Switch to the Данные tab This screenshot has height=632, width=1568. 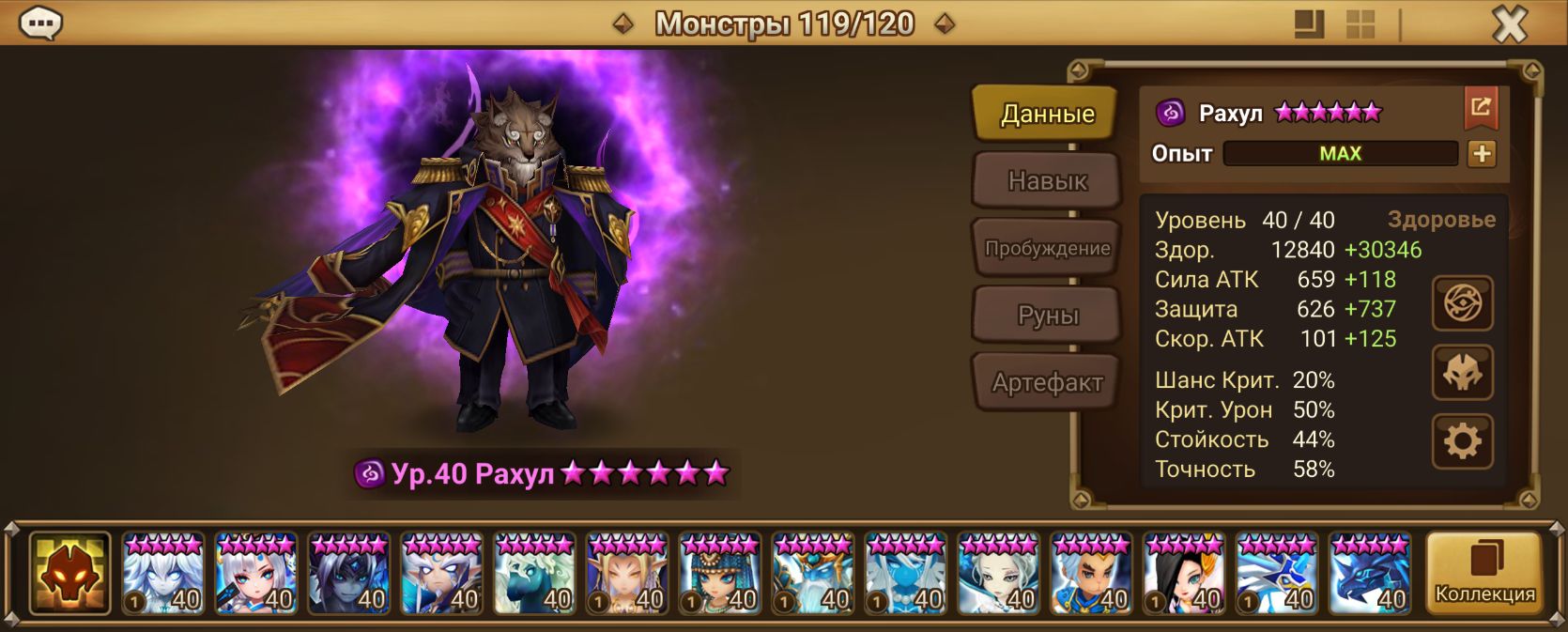pyautogui.click(x=1046, y=114)
